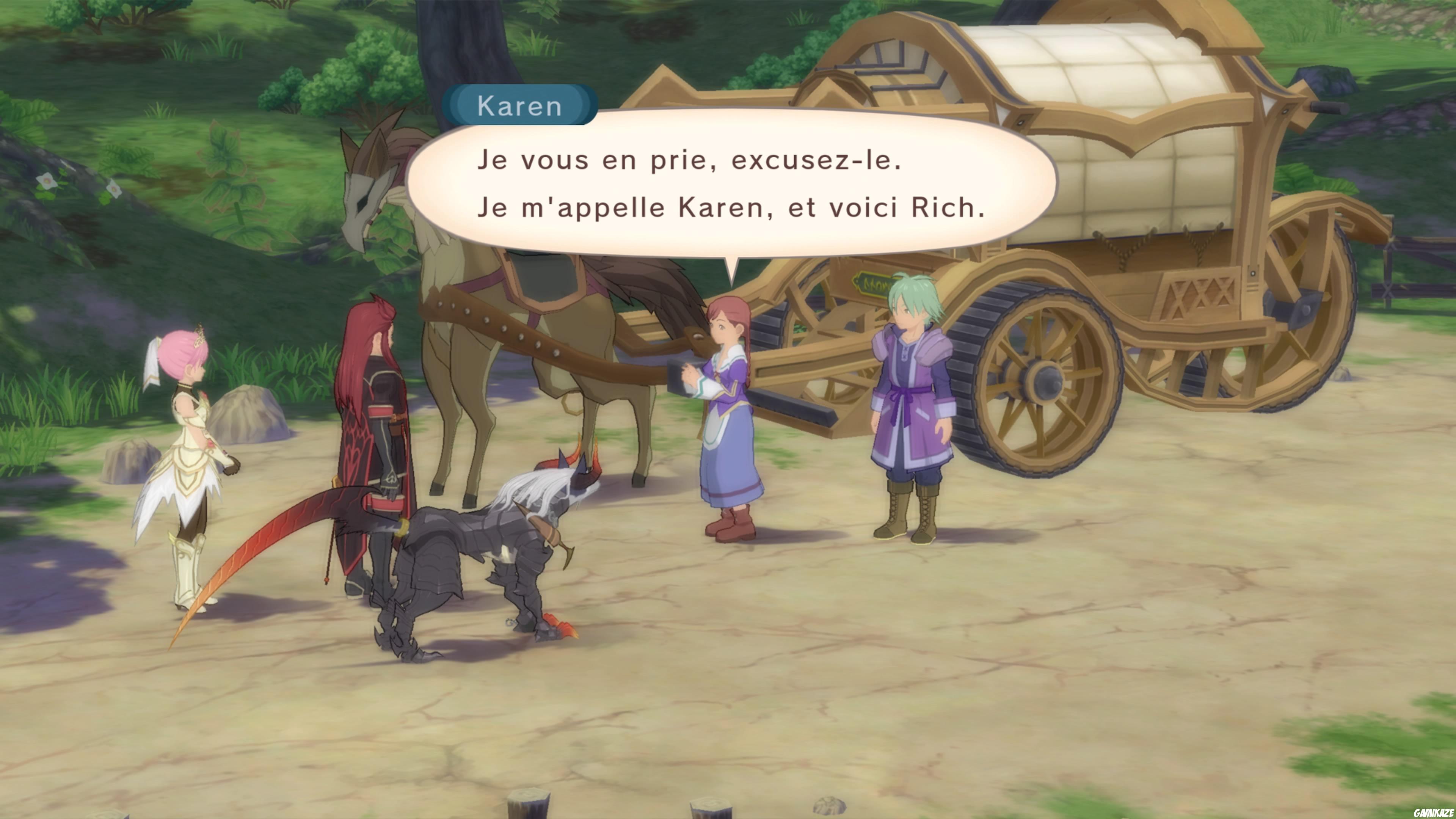
Task: Click the Karen nameplate badge
Action: [x=519, y=105]
